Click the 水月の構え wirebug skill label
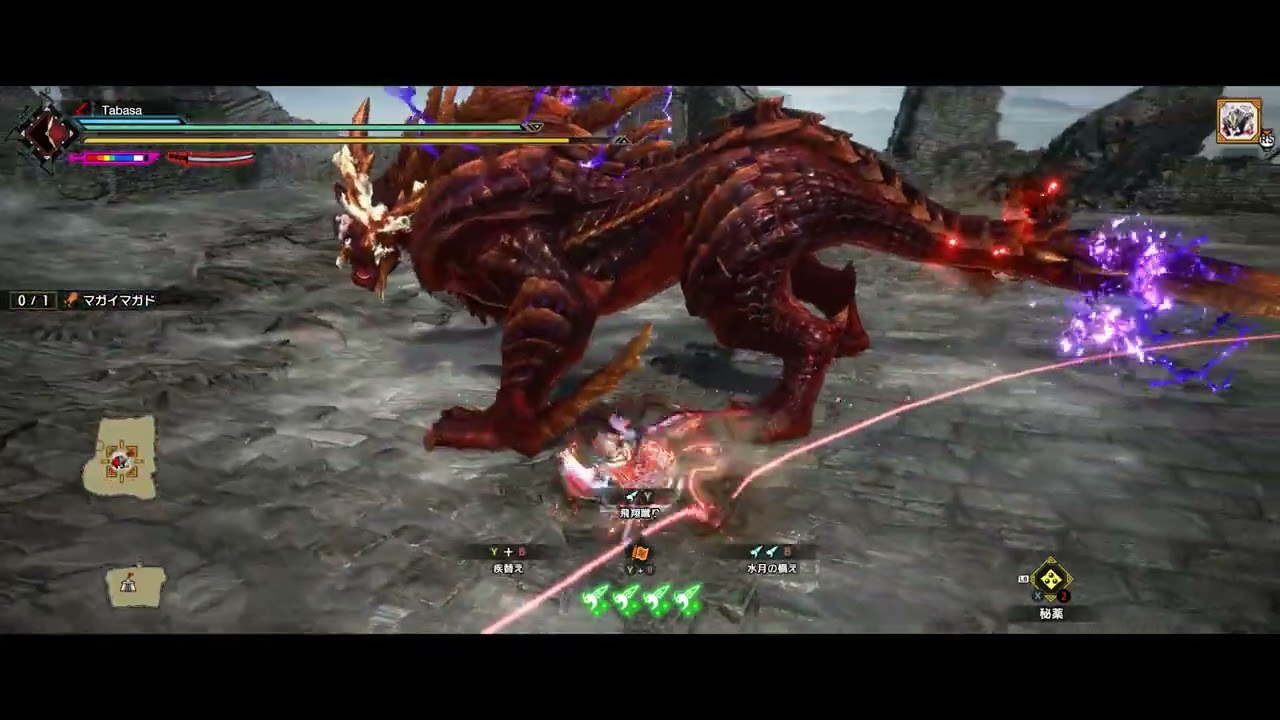Image resolution: width=1280 pixels, height=720 pixels. pyautogui.click(x=771, y=568)
